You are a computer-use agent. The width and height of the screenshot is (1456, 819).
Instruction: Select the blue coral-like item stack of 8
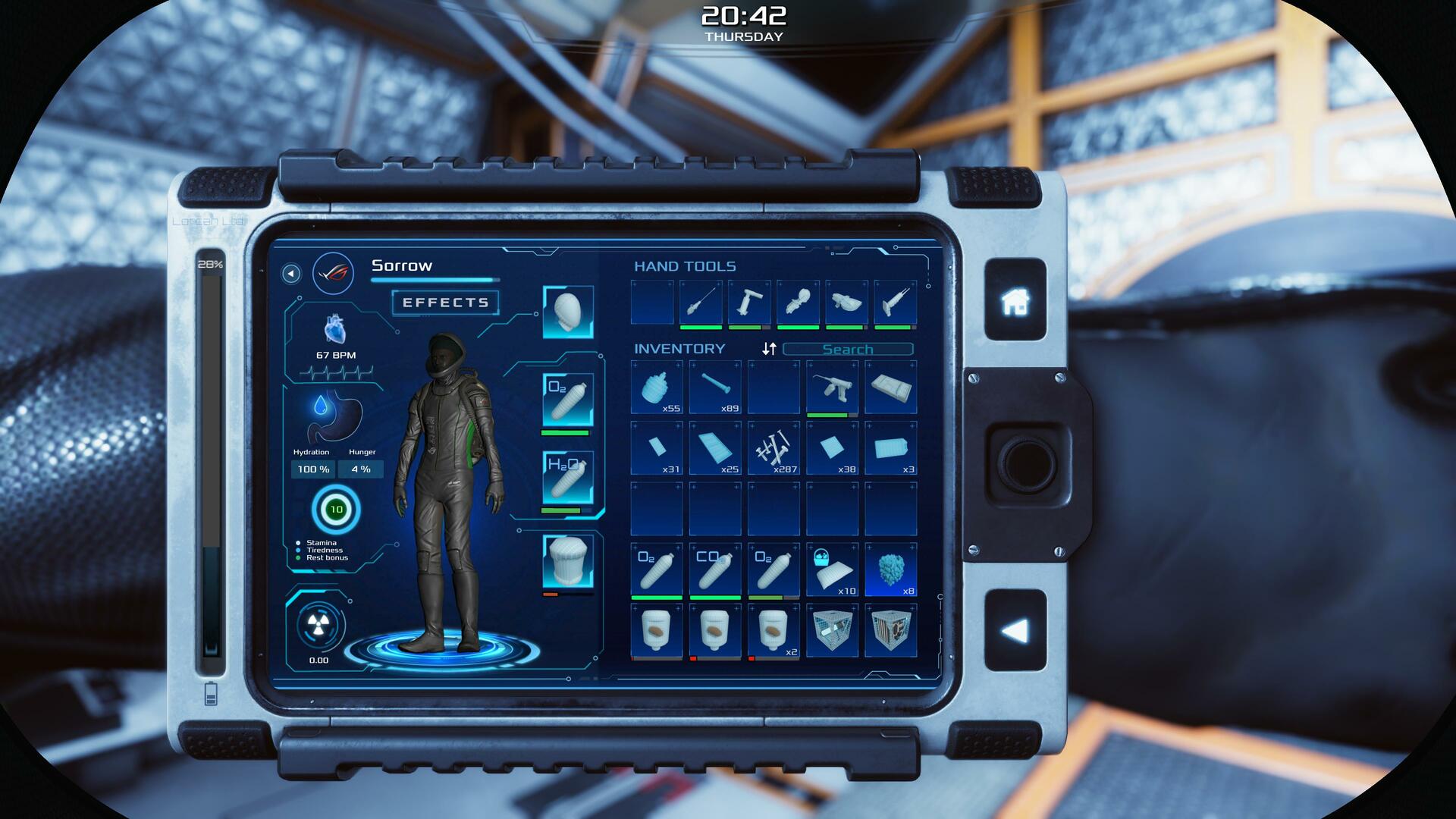coord(891,570)
